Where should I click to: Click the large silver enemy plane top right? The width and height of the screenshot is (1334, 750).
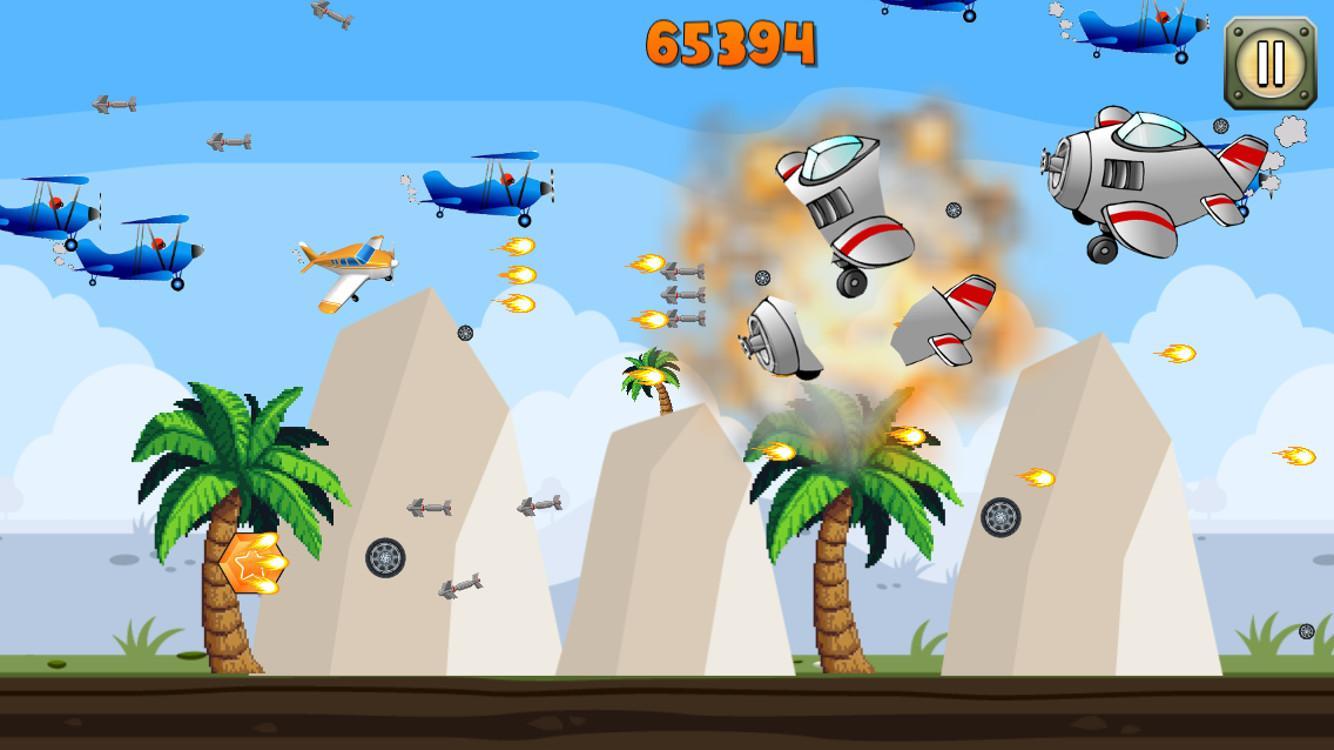(x=1140, y=180)
